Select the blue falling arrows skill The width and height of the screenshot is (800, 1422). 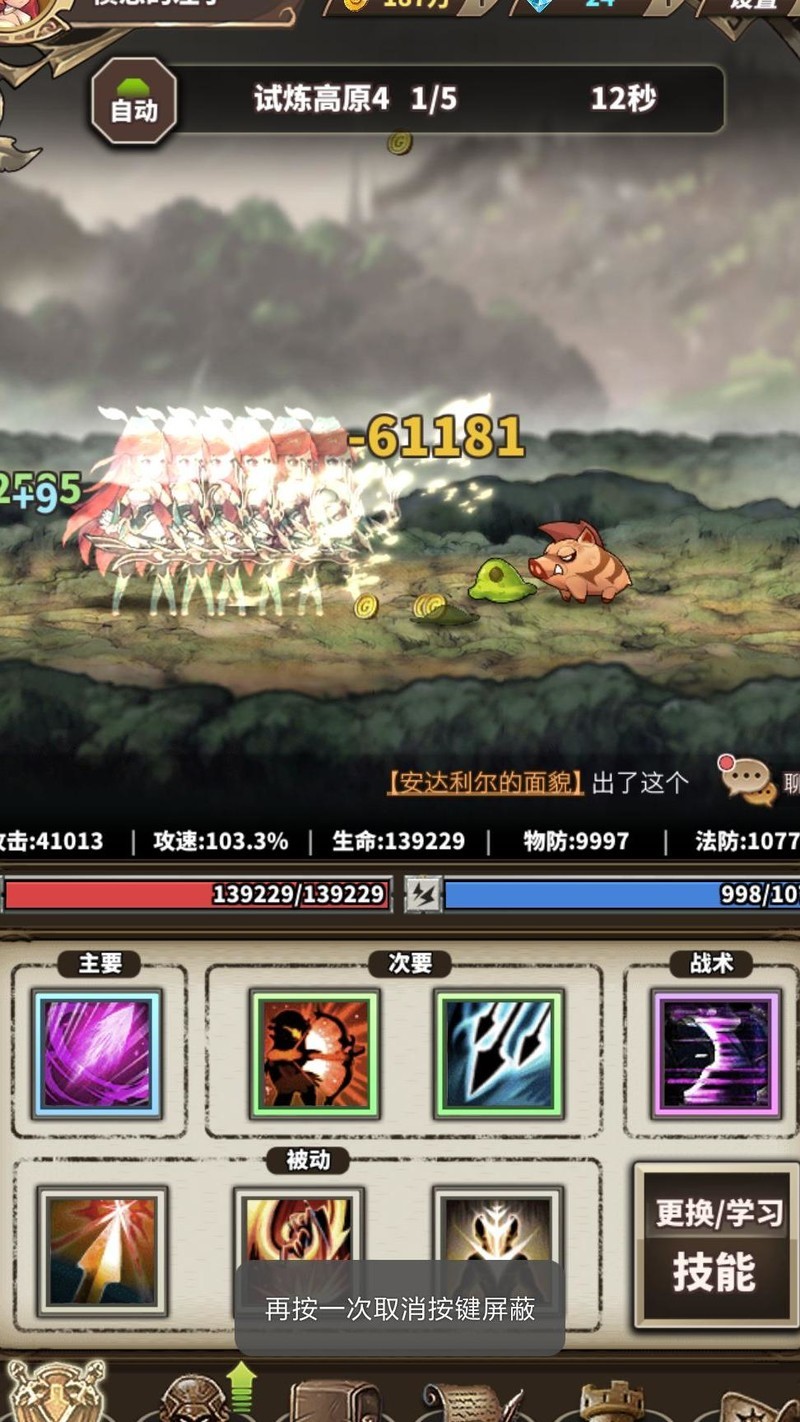pos(499,1053)
